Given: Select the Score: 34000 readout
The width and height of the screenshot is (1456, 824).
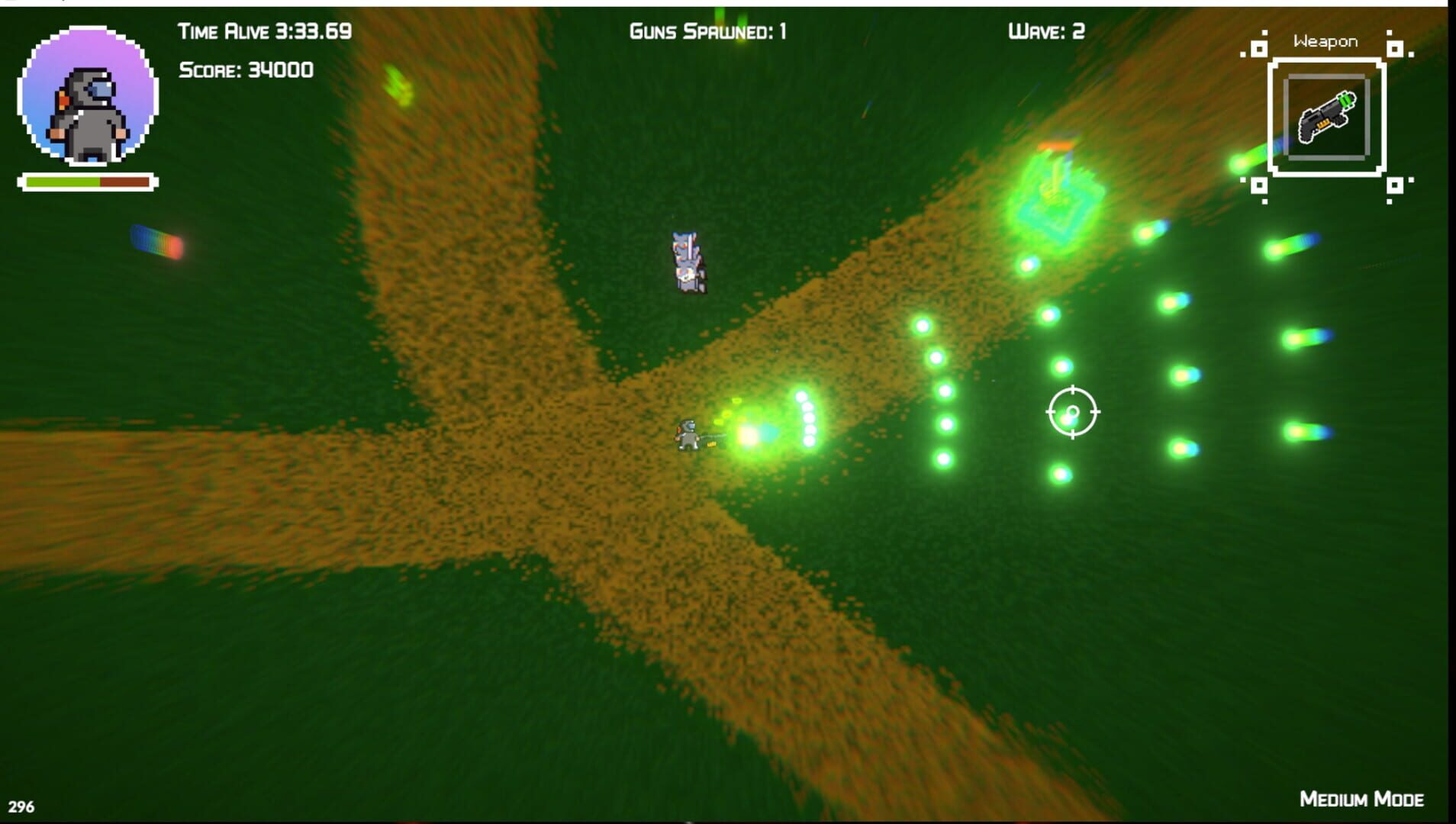Looking at the screenshot, I should (246, 70).
